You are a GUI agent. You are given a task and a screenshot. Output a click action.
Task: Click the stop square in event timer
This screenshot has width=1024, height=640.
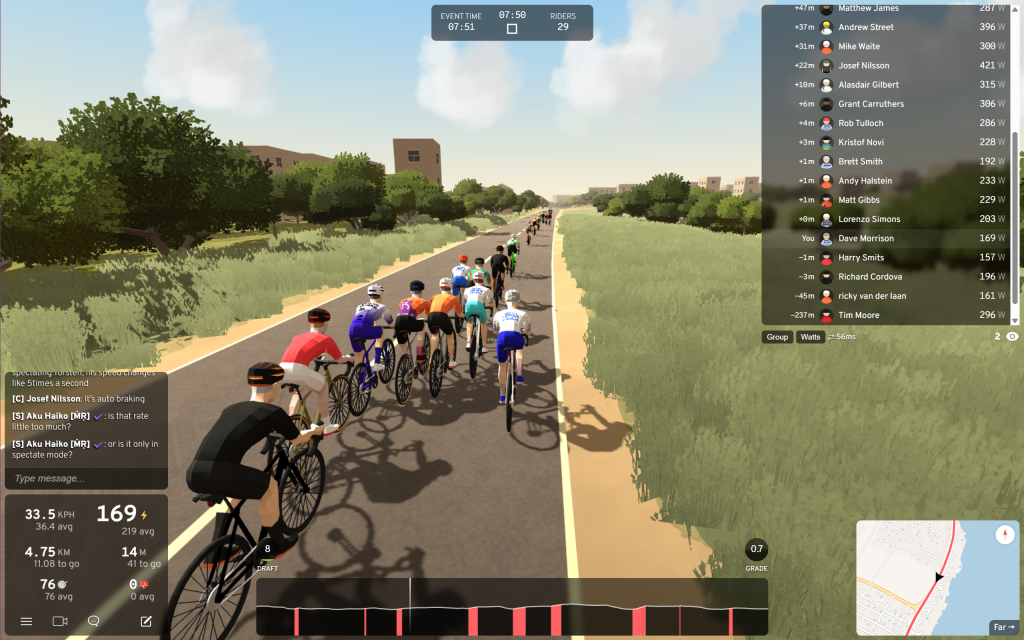(x=512, y=29)
